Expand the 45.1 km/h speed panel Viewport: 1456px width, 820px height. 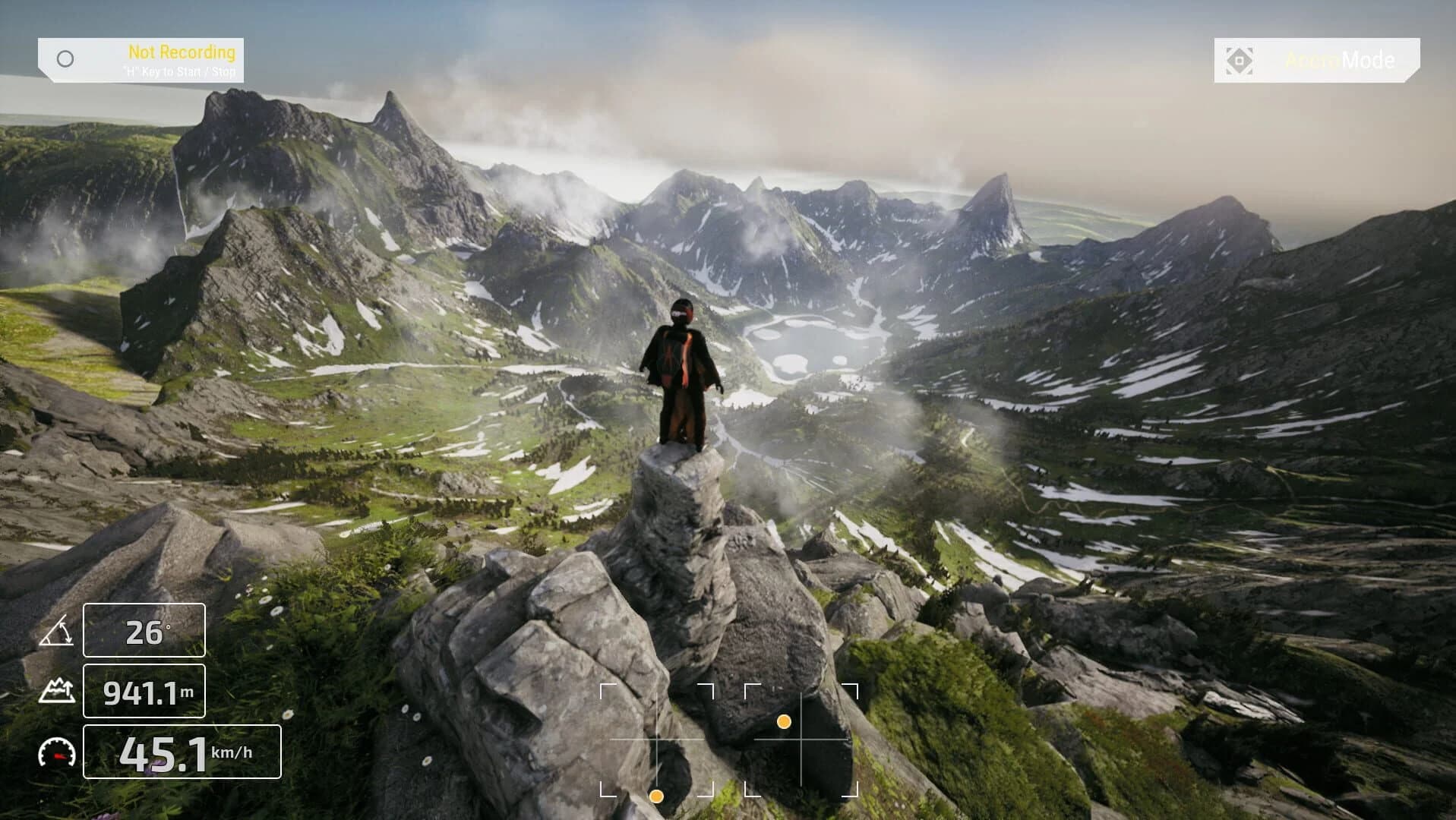(182, 752)
